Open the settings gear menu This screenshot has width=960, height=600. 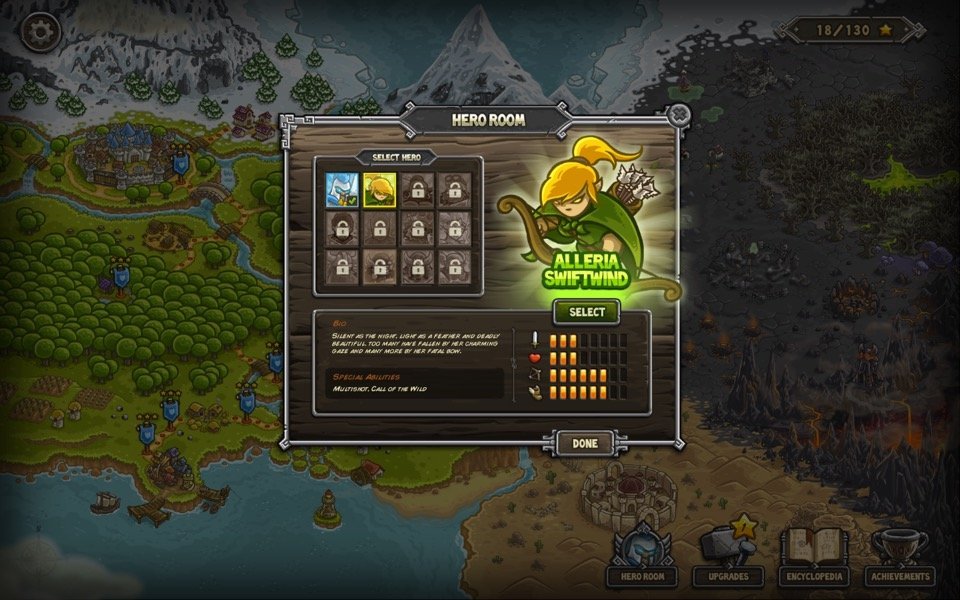(41, 32)
